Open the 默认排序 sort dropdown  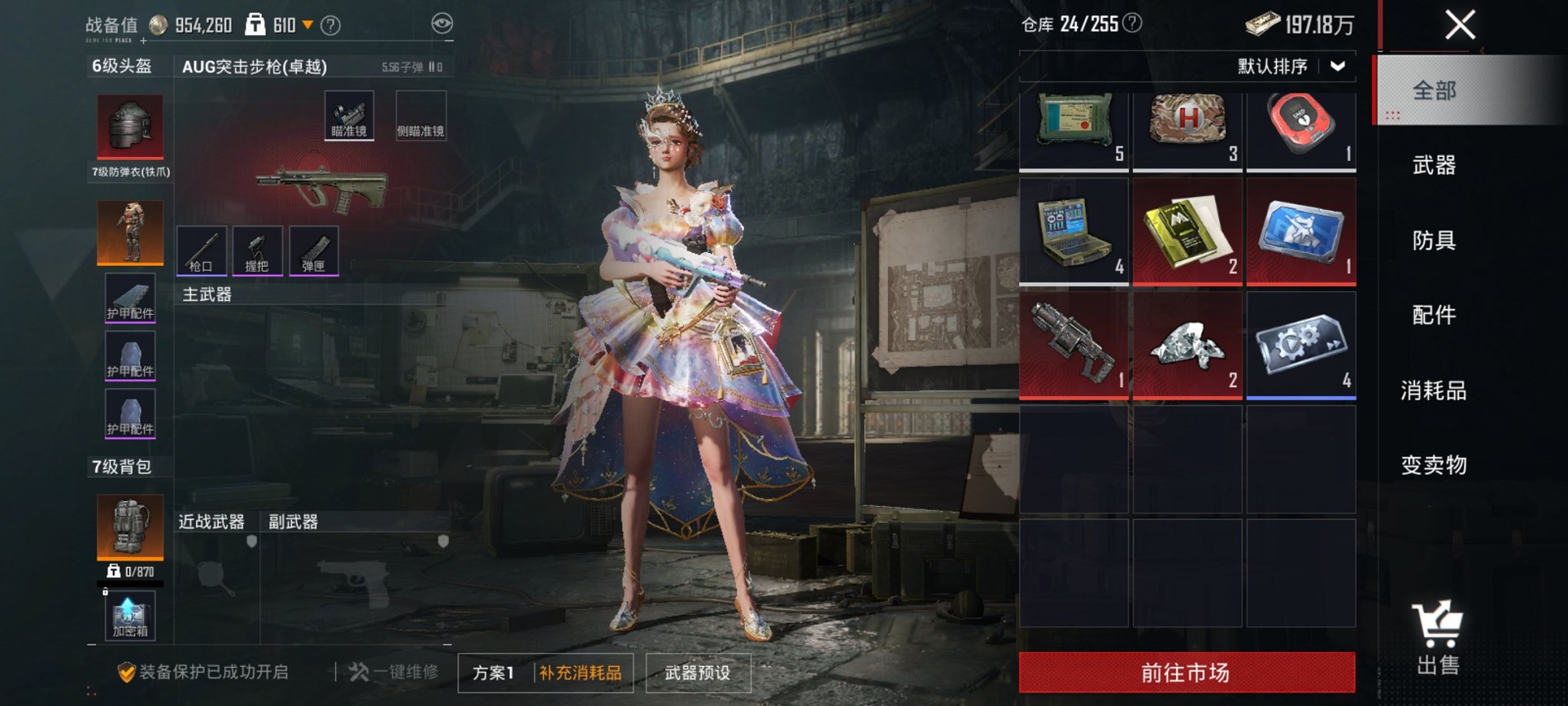1291,66
